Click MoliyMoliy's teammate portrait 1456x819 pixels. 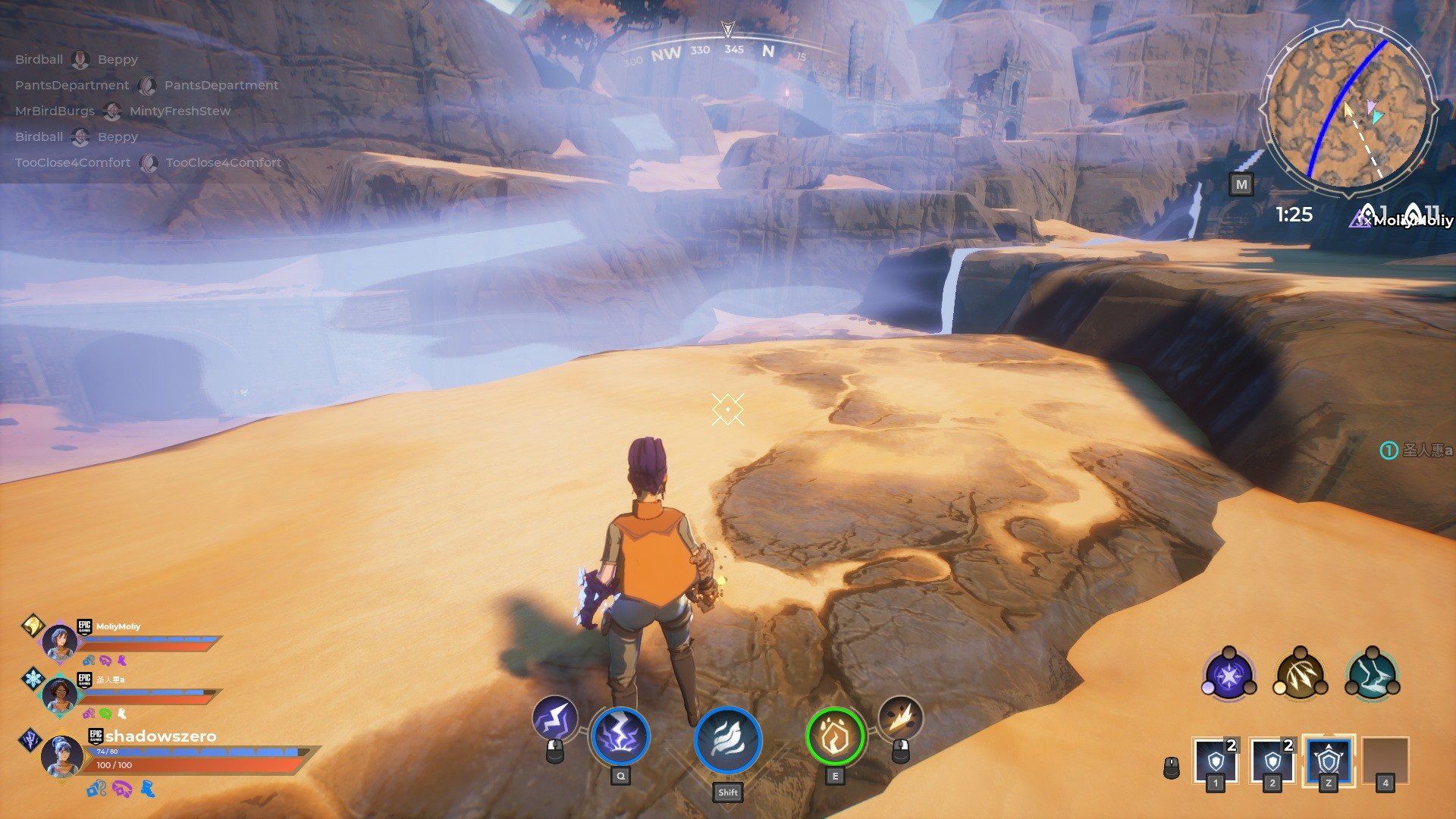point(59,642)
